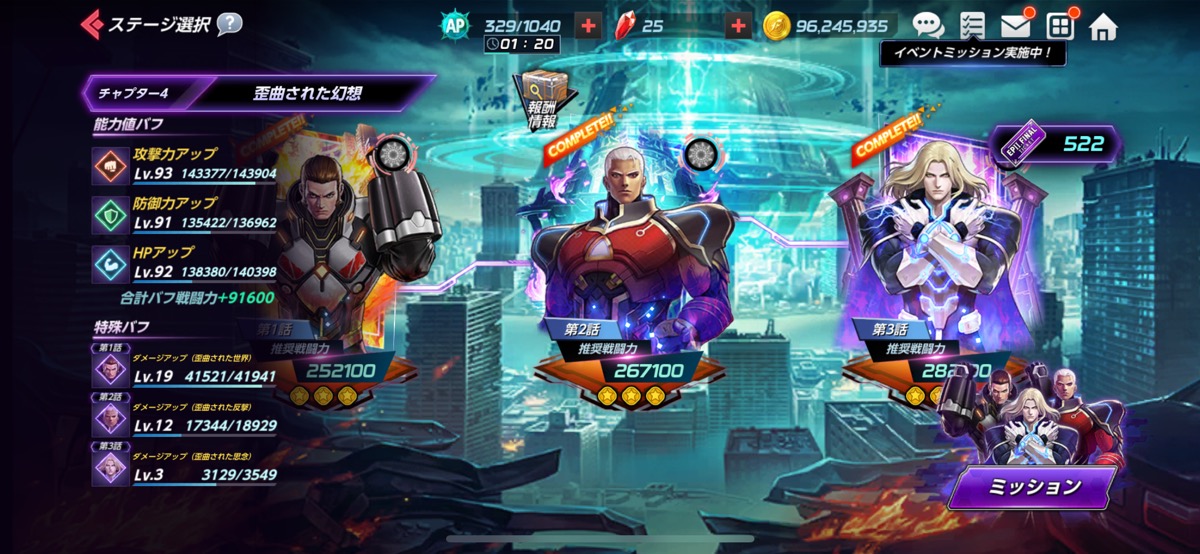Image resolution: width=1200 pixels, height=554 pixels.
Task: Buy more red rubies with plus button
Action: (738, 25)
